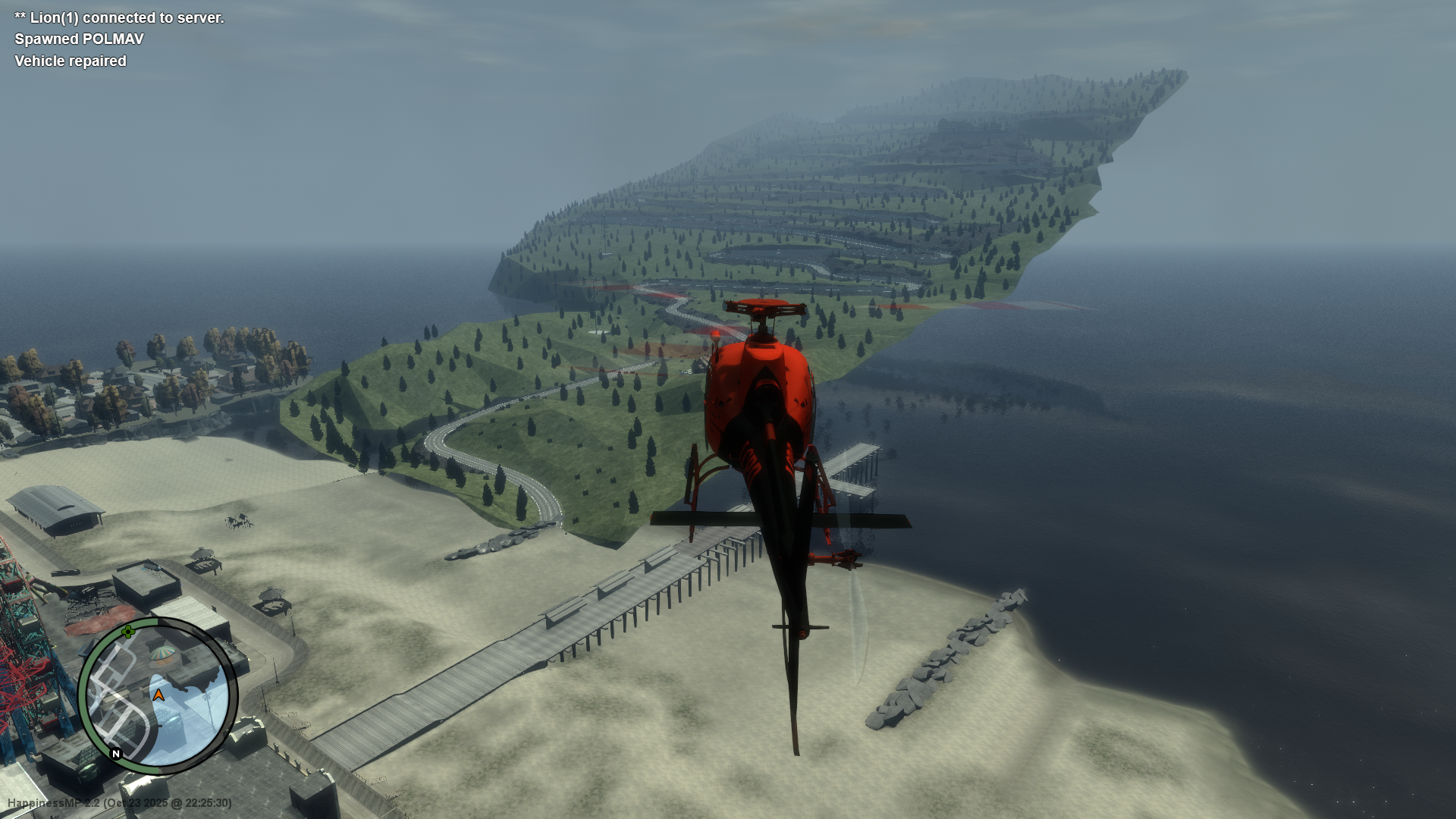Select the green clover blip on the minimap

tap(127, 632)
